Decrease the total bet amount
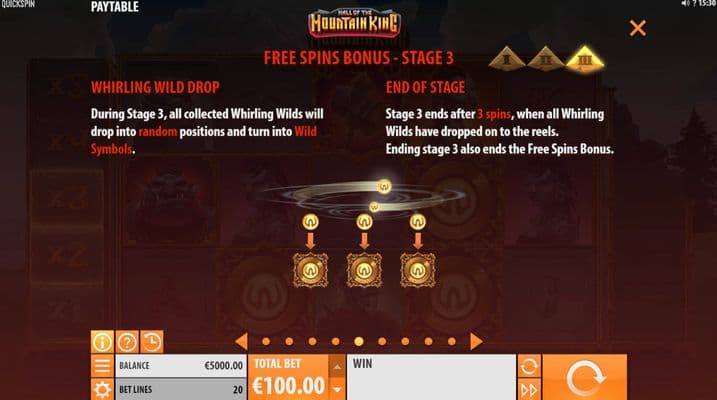The height and width of the screenshot is (400, 717). tap(336, 389)
